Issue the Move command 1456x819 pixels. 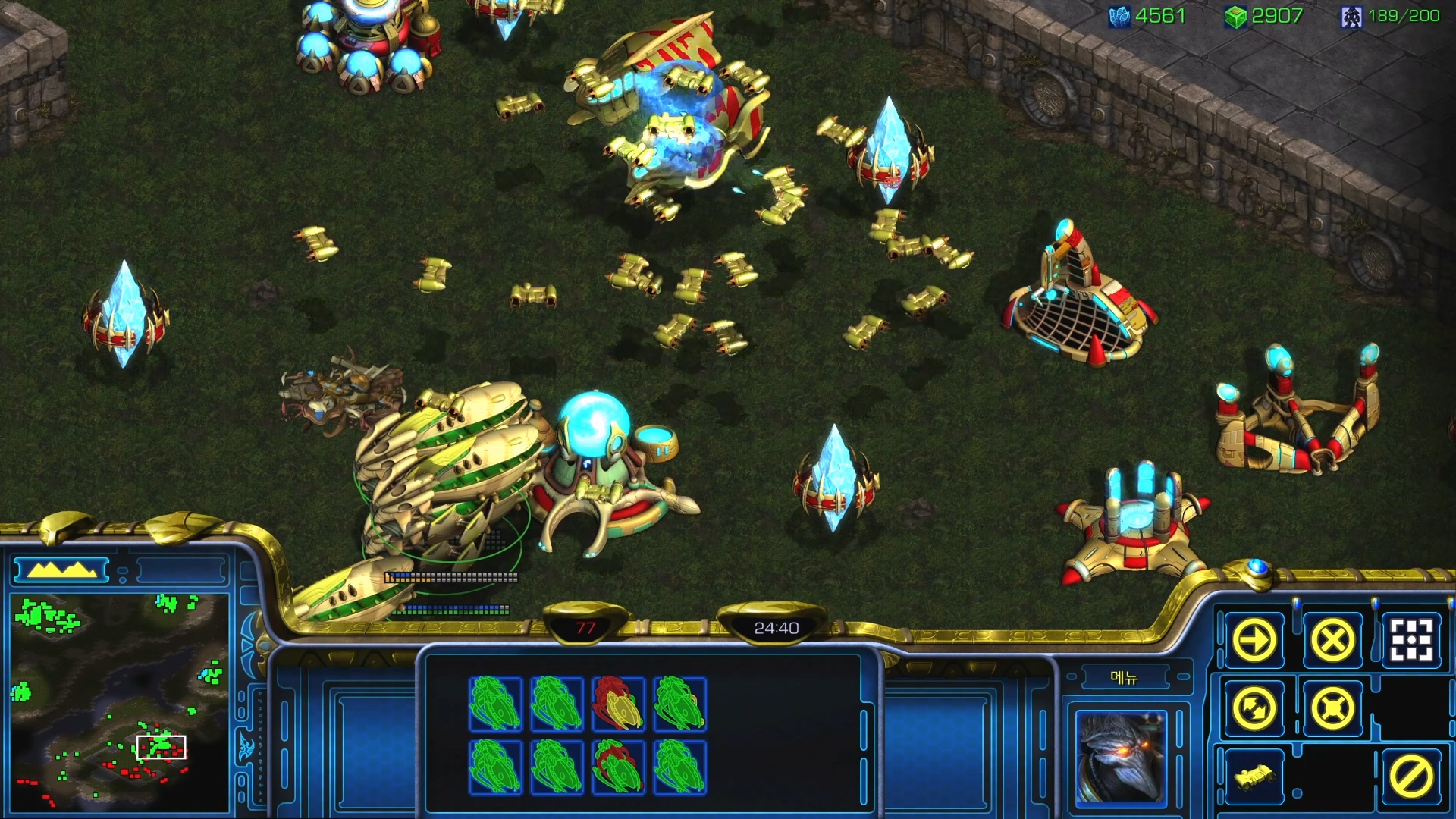(1254, 641)
